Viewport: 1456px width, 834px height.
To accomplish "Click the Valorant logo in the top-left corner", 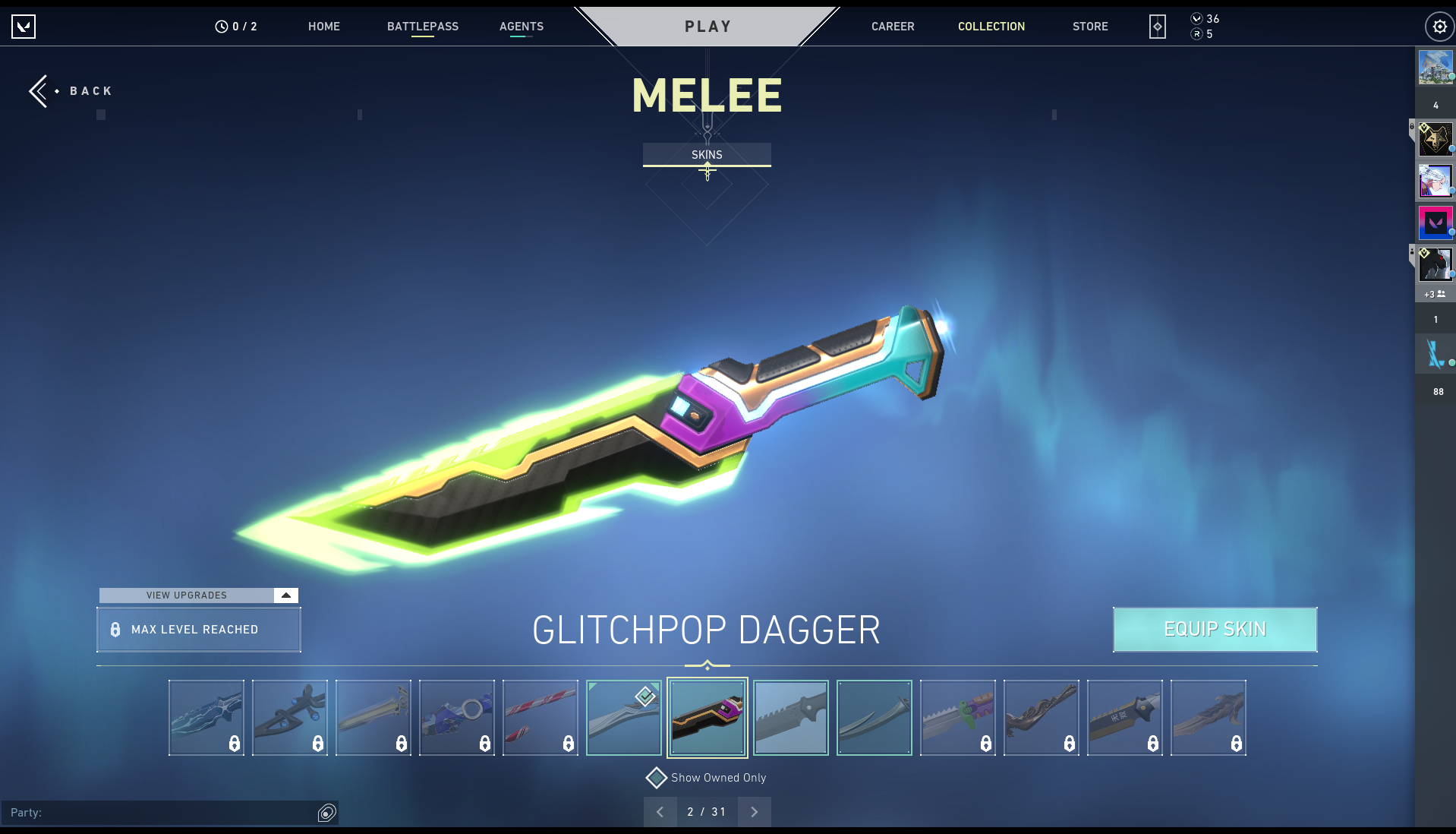I will click(24, 26).
